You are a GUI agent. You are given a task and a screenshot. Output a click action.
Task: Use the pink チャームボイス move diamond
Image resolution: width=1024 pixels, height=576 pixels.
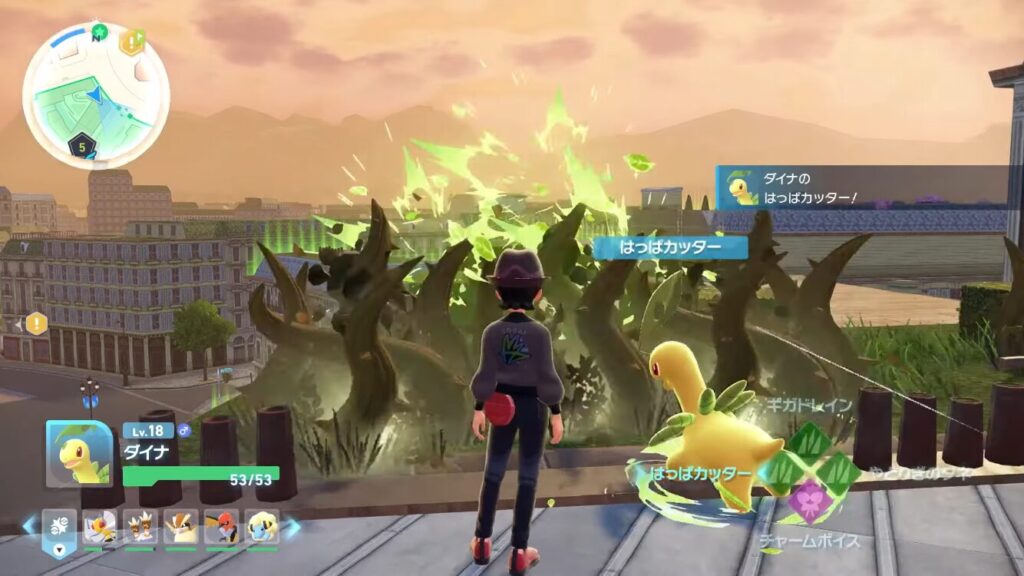[809, 502]
